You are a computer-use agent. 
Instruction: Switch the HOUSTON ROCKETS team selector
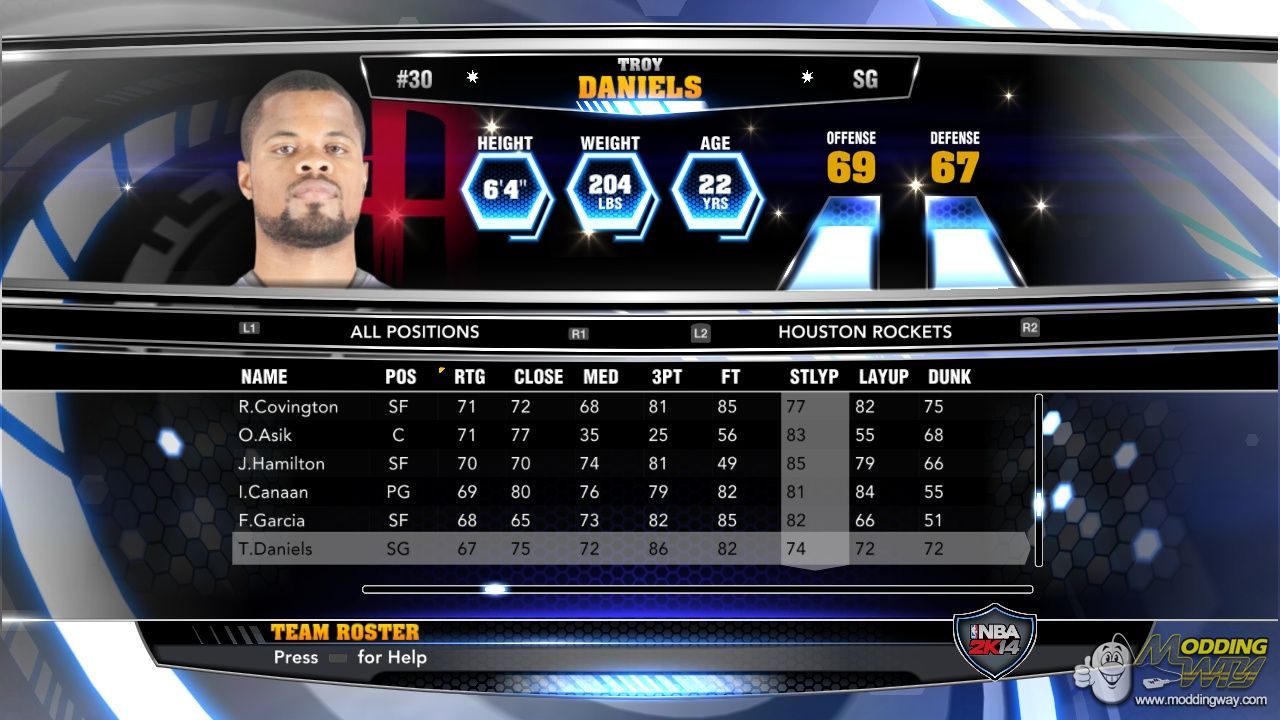pyautogui.click(x=865, y=332)
